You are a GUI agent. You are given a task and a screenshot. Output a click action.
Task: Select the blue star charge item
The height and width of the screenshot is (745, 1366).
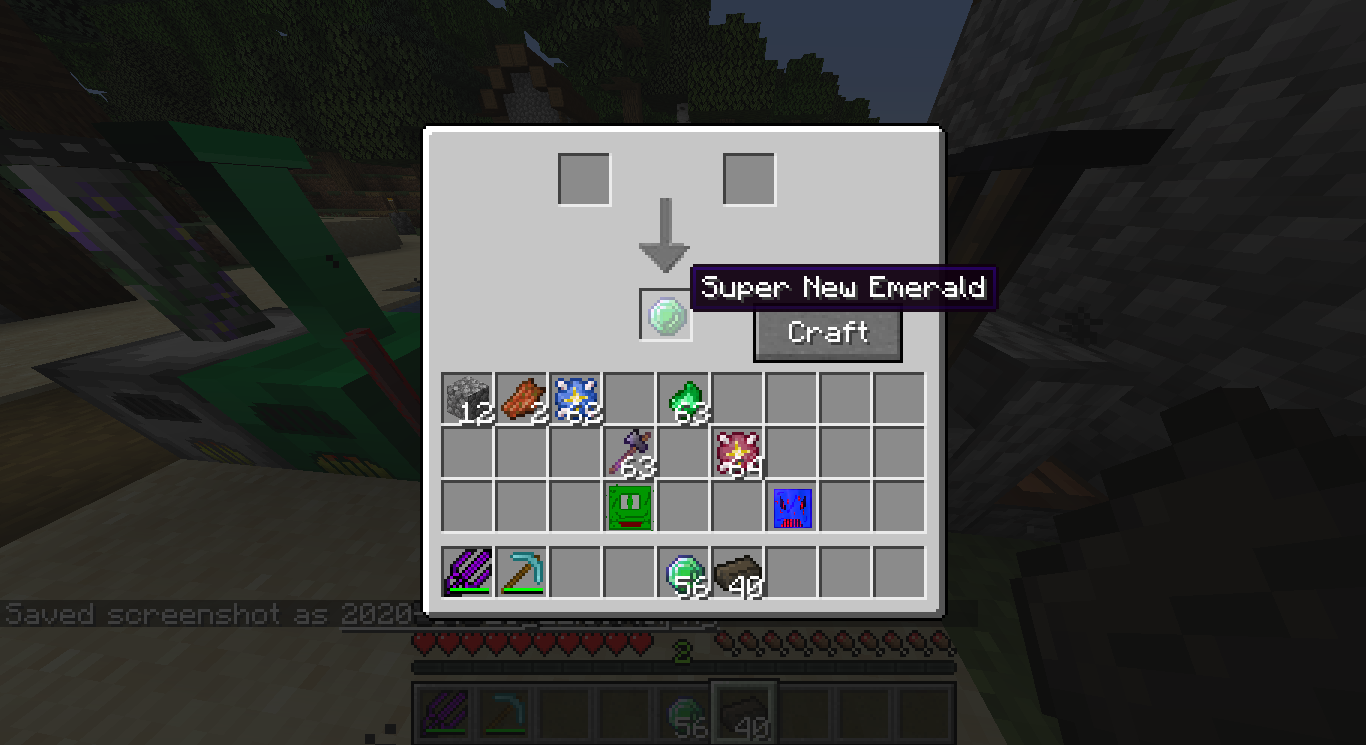576,397
